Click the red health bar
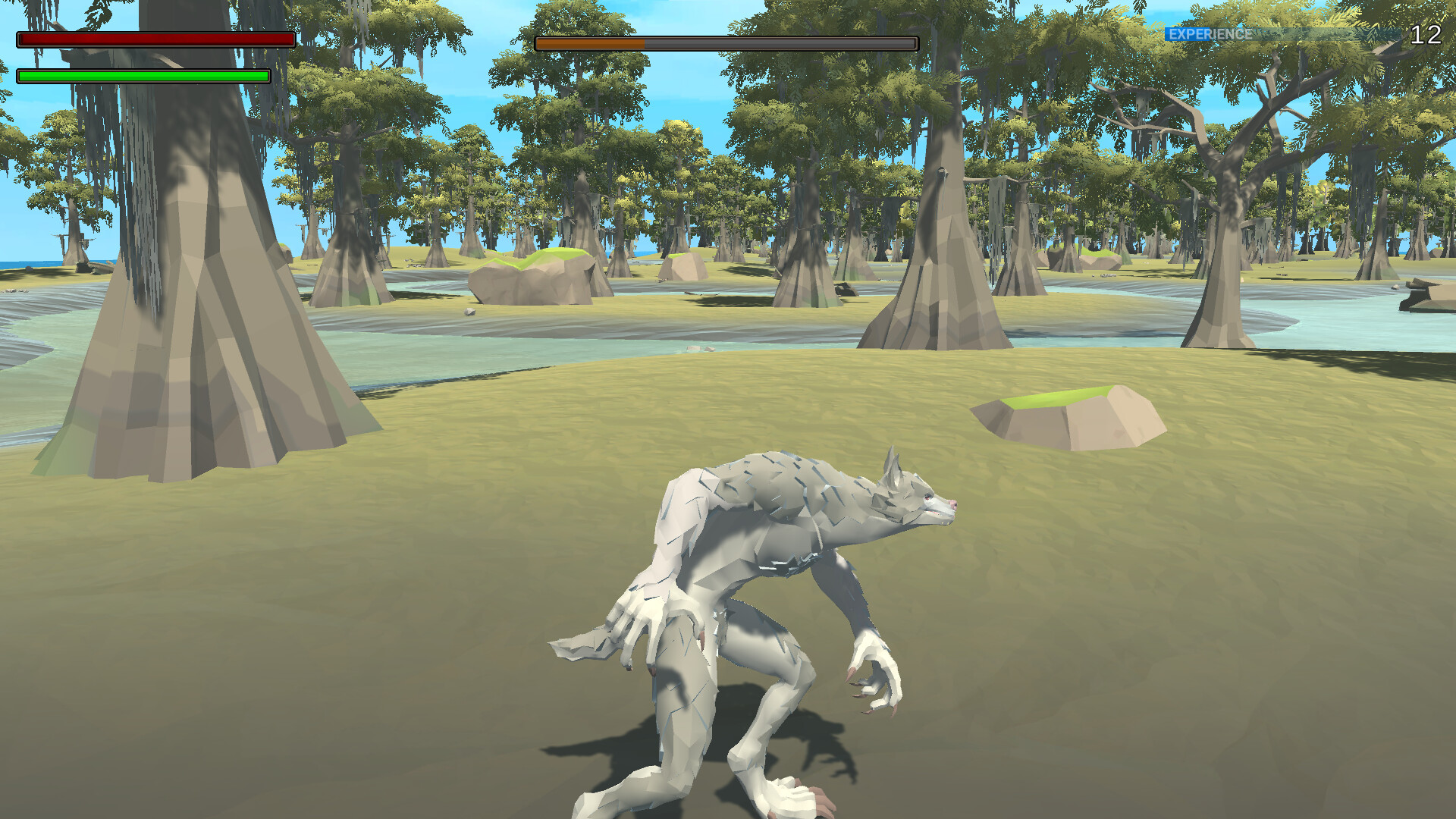 point(152,39)
